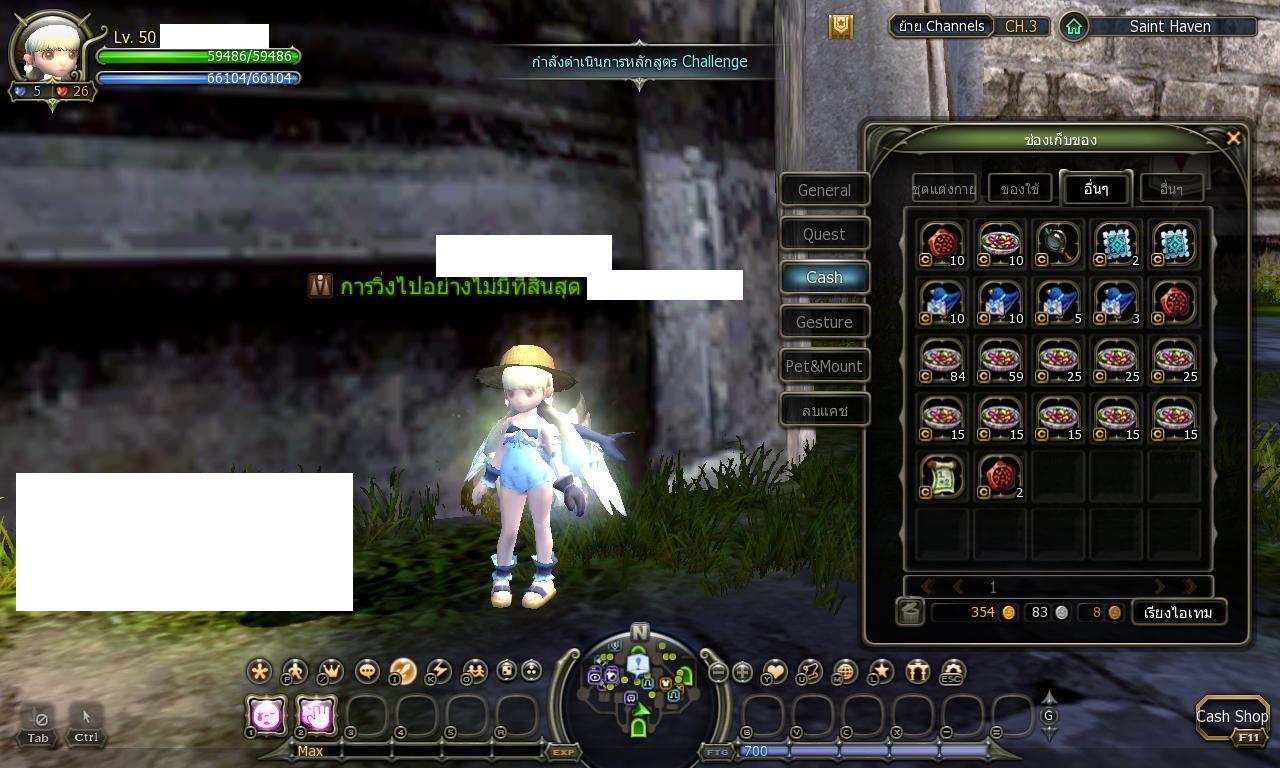Screen dimensions: 1280x768
Task: Activate the pink face skill in slot 1
Action: pos(267,715)
